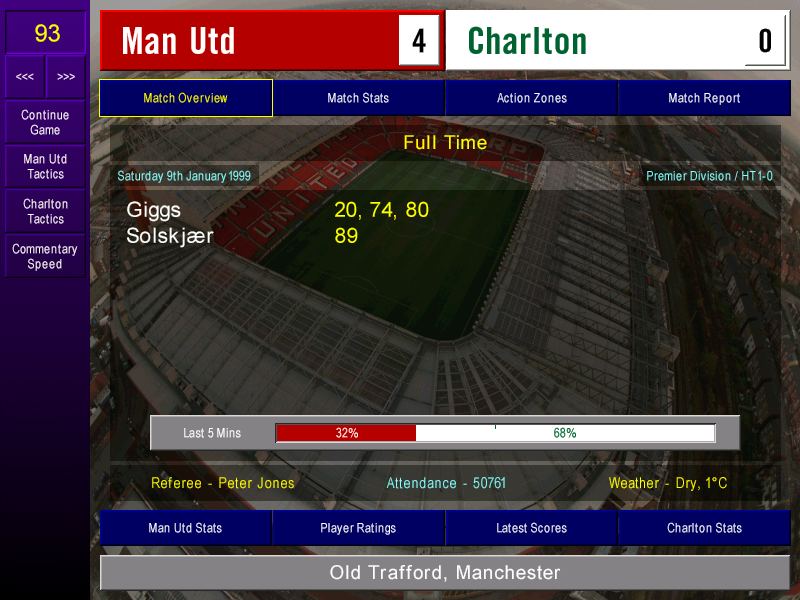Image resolution: width=800 pixels, height=600 pixels.
Task: Change the Commentary Speed
Action: [45, 256]
